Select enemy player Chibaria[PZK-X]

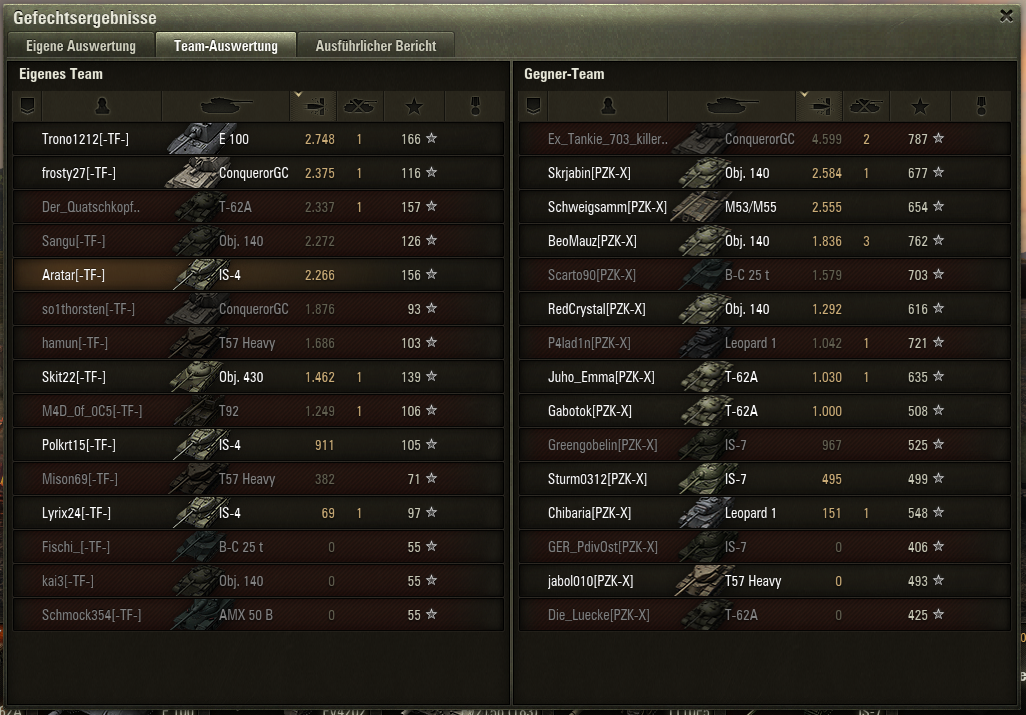589,513
